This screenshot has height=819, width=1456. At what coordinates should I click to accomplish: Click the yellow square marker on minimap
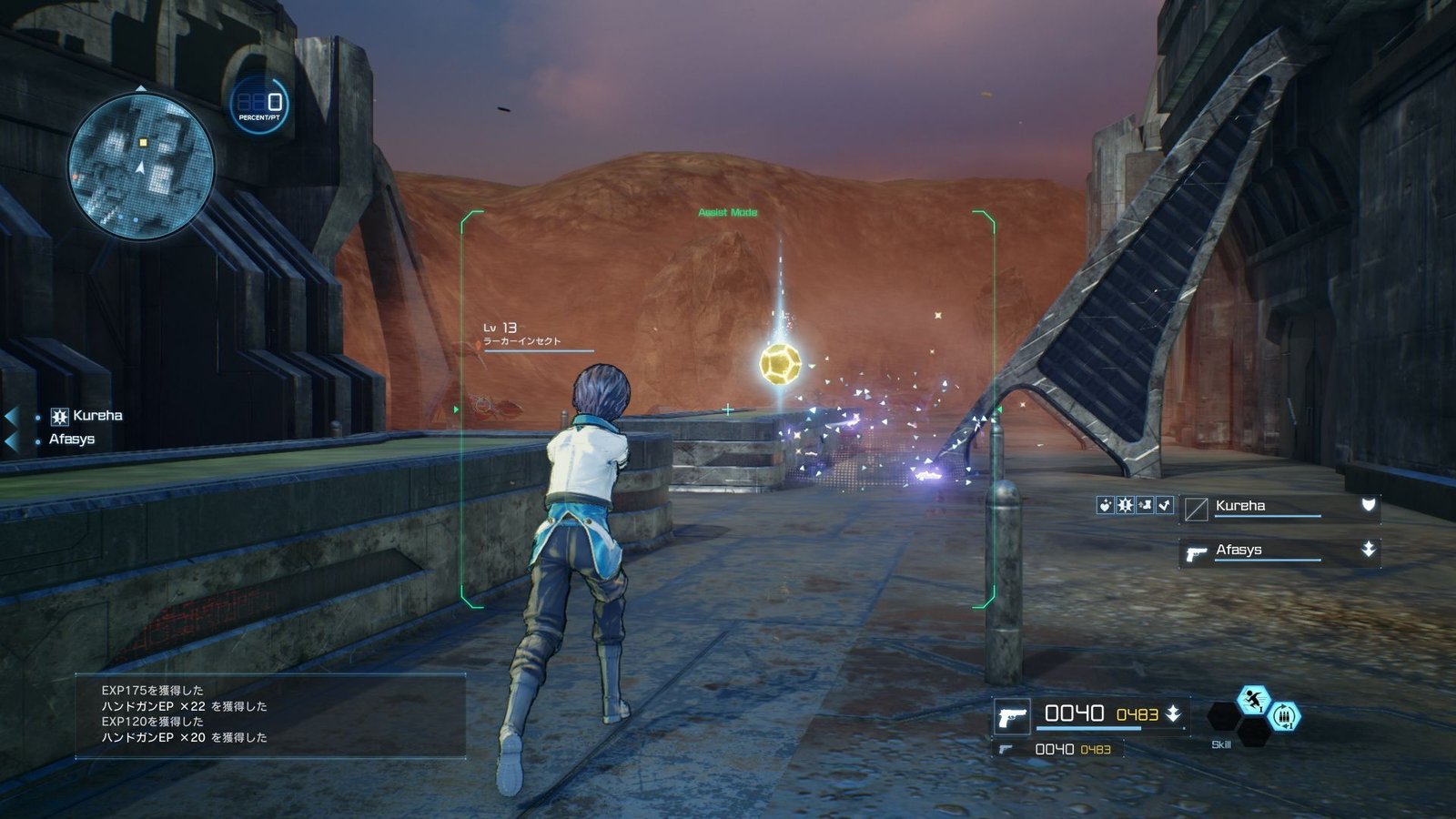click(143, 143)
